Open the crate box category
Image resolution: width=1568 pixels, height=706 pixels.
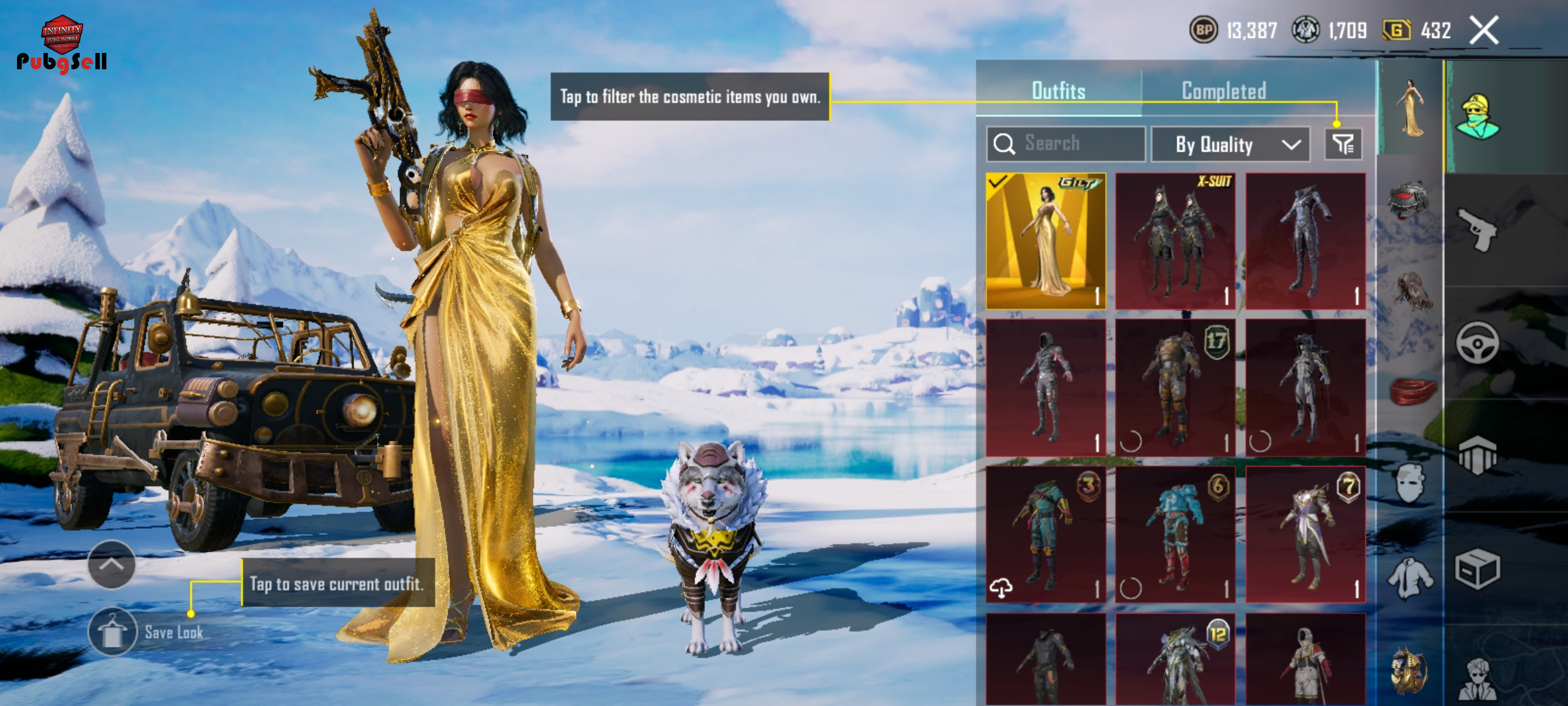[1477, 569]
